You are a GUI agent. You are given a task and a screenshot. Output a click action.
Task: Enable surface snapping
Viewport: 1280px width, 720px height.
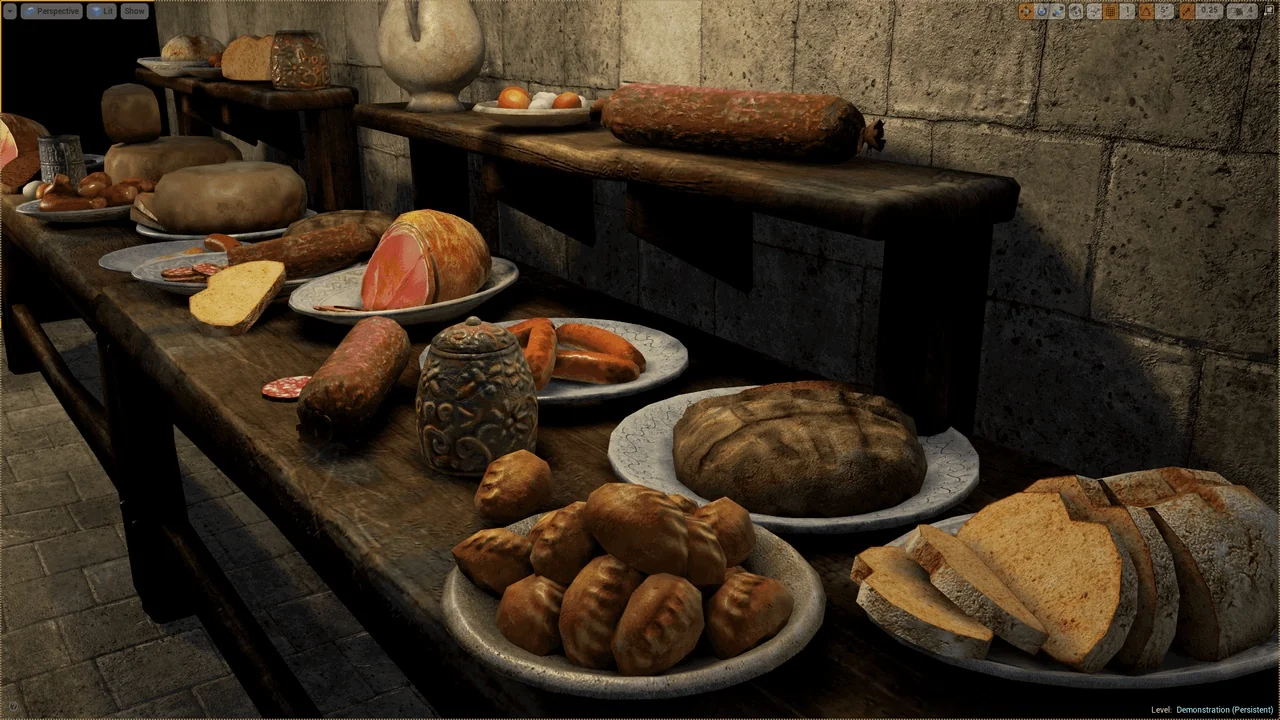point(1095,11)
